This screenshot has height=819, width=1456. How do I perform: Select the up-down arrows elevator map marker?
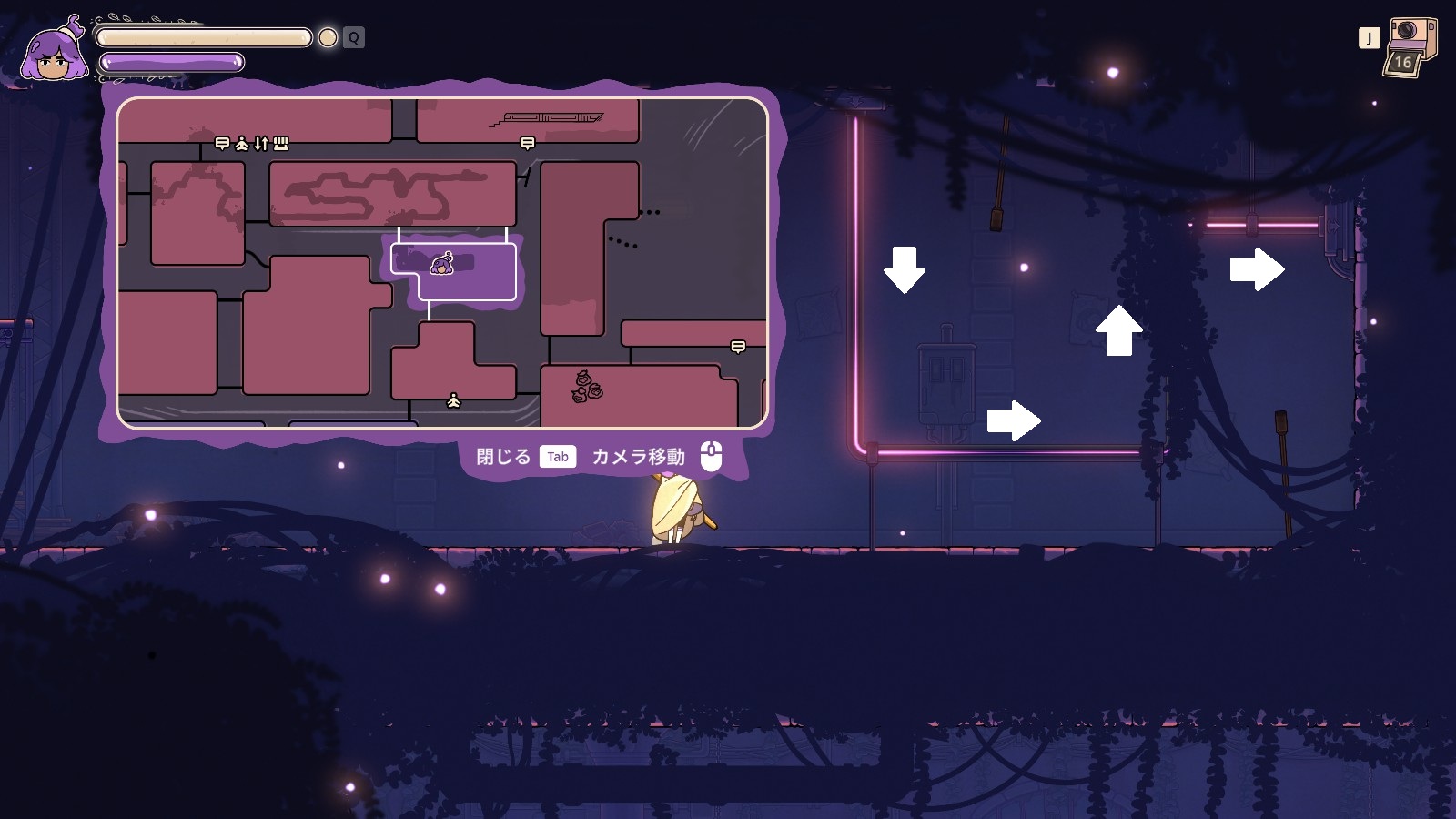[261, 143]
